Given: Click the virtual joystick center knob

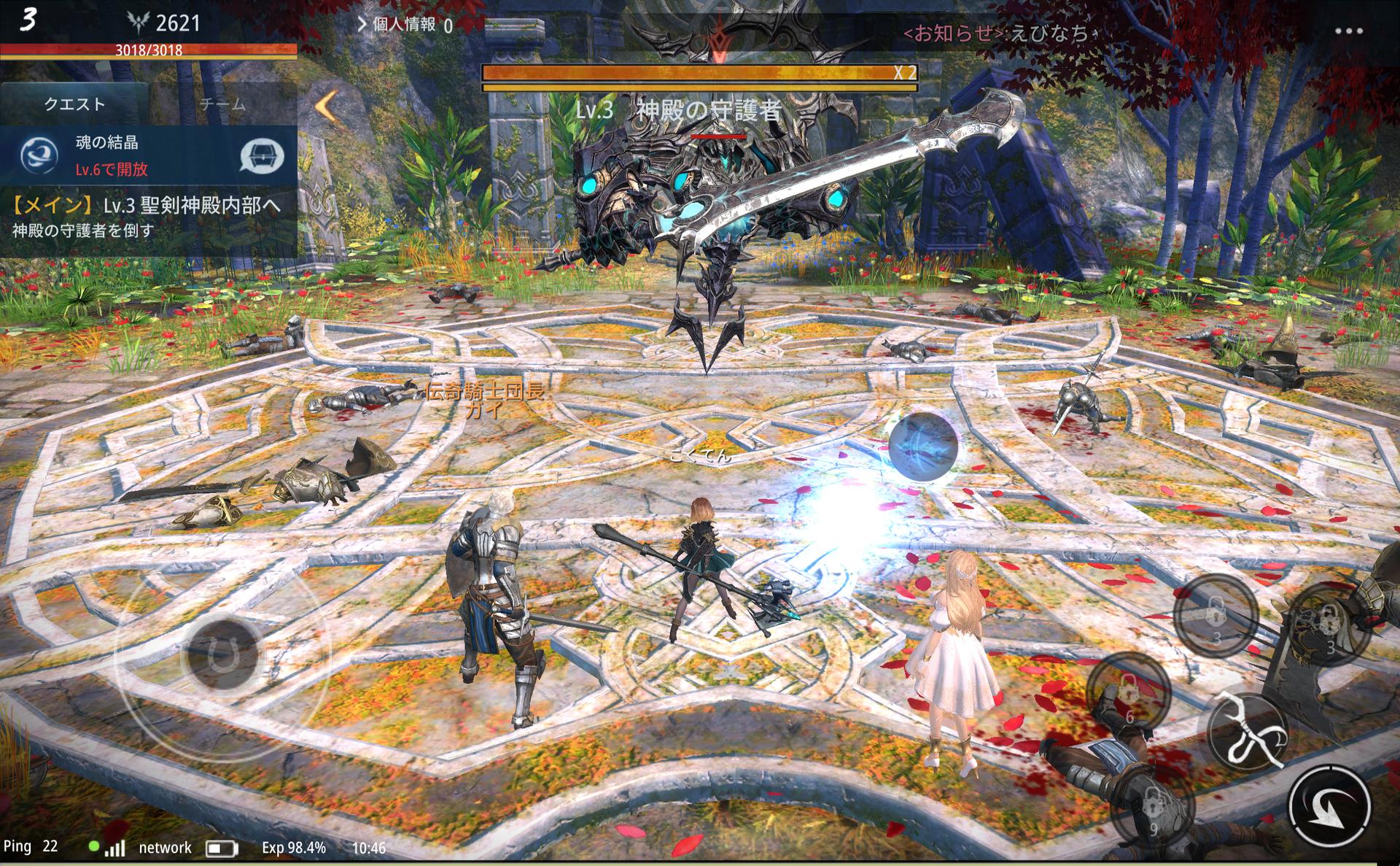Looking at the screenshot, I should coord(222,654).
